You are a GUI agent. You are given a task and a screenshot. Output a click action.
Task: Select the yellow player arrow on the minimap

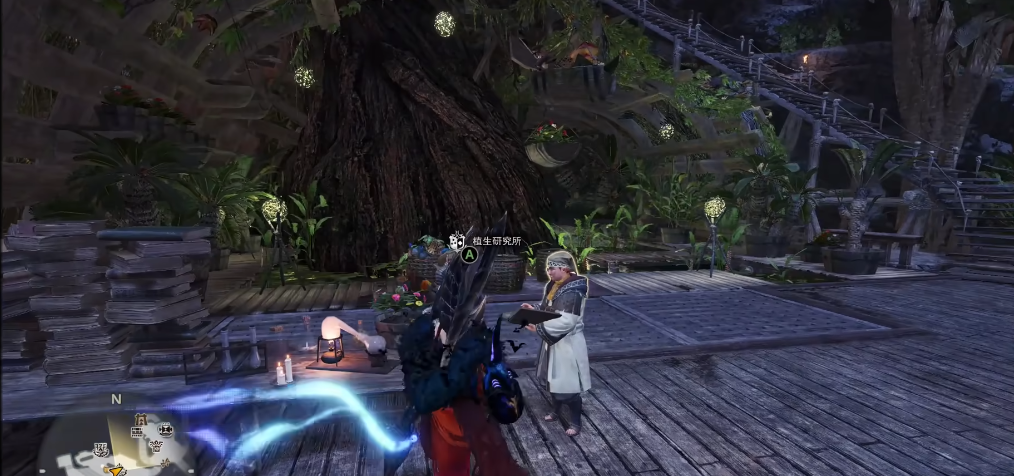(x=118, y=468)
